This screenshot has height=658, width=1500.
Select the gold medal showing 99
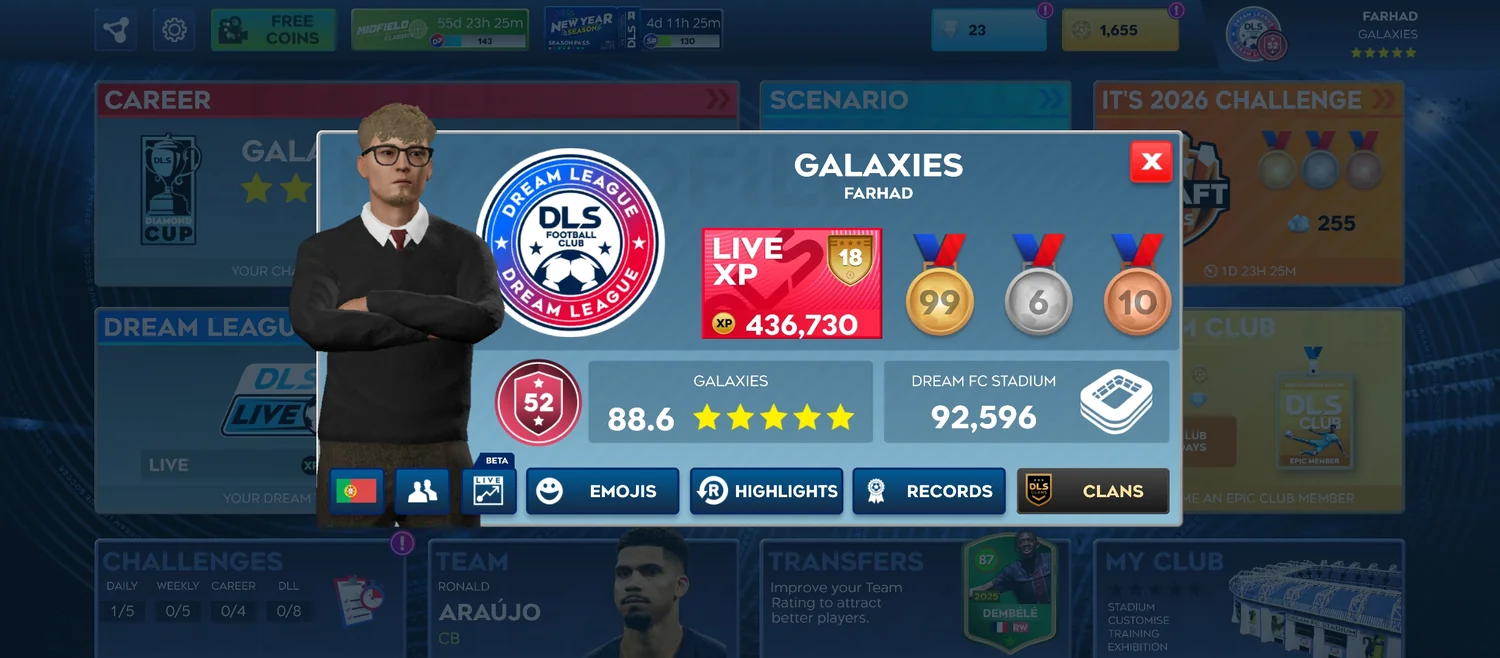(x=939, y=290)
